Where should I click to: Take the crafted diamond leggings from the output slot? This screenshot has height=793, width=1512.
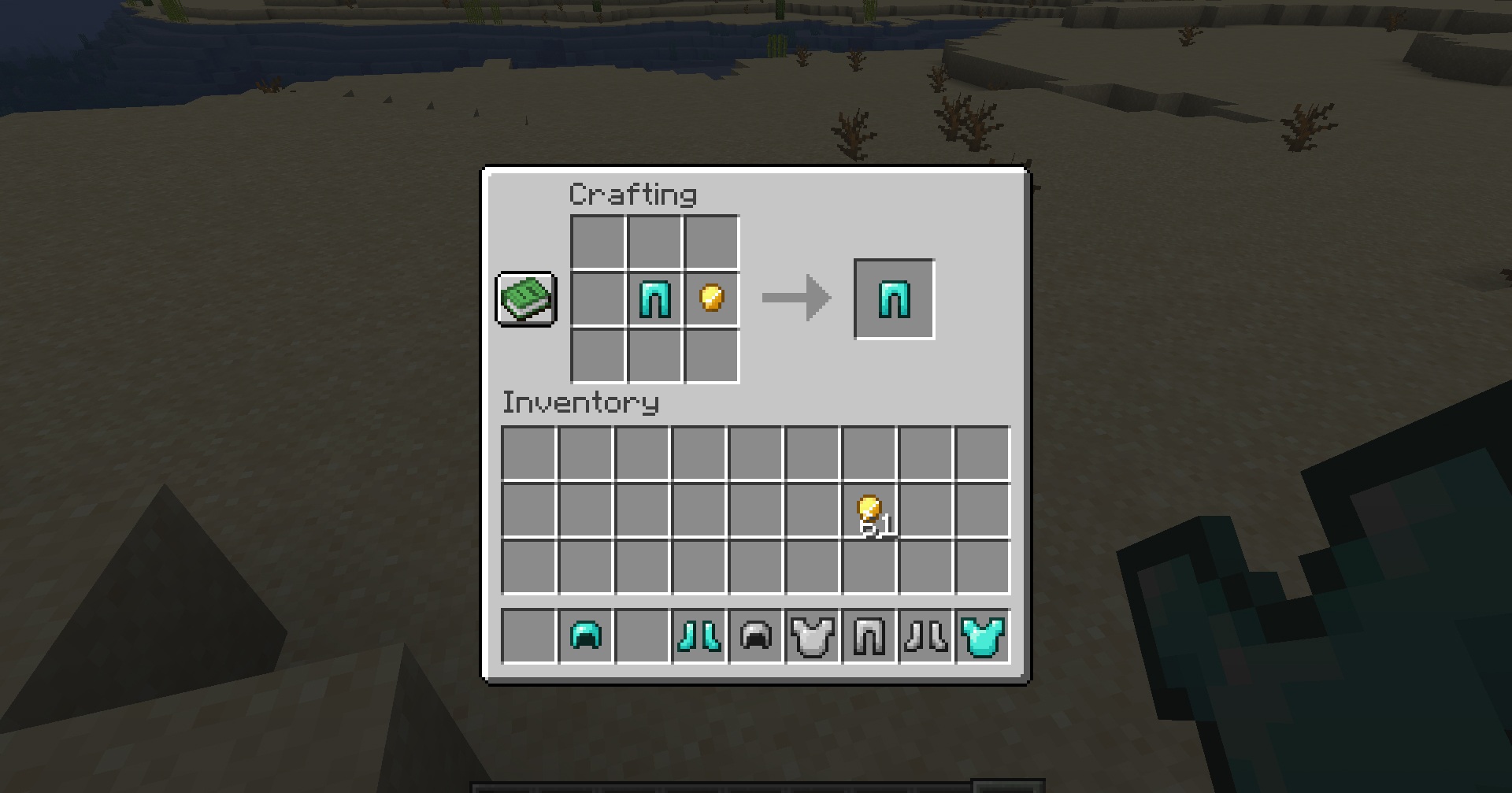[x=894, y=298]
